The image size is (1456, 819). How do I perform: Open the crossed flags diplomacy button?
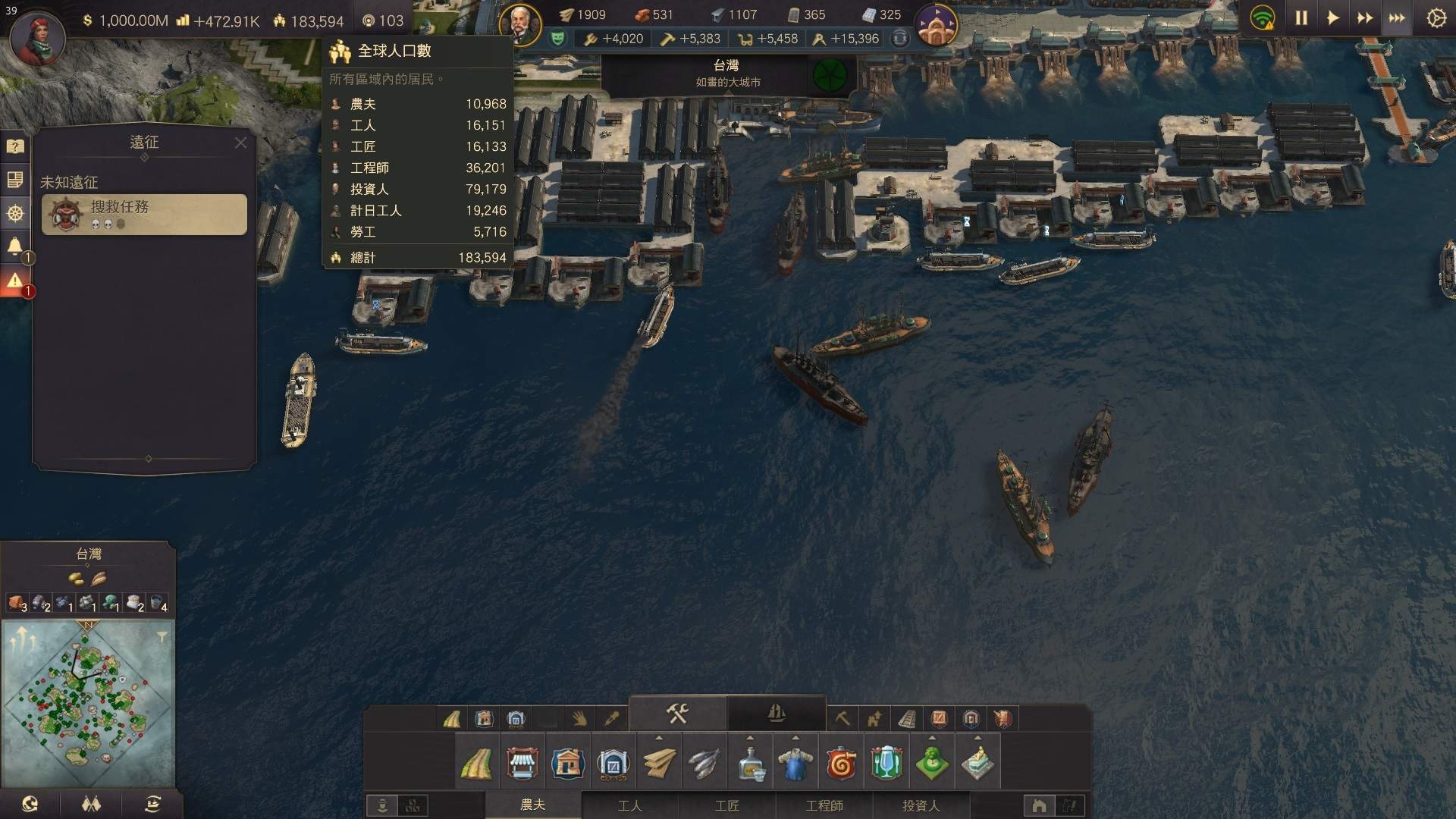(91, 805)
